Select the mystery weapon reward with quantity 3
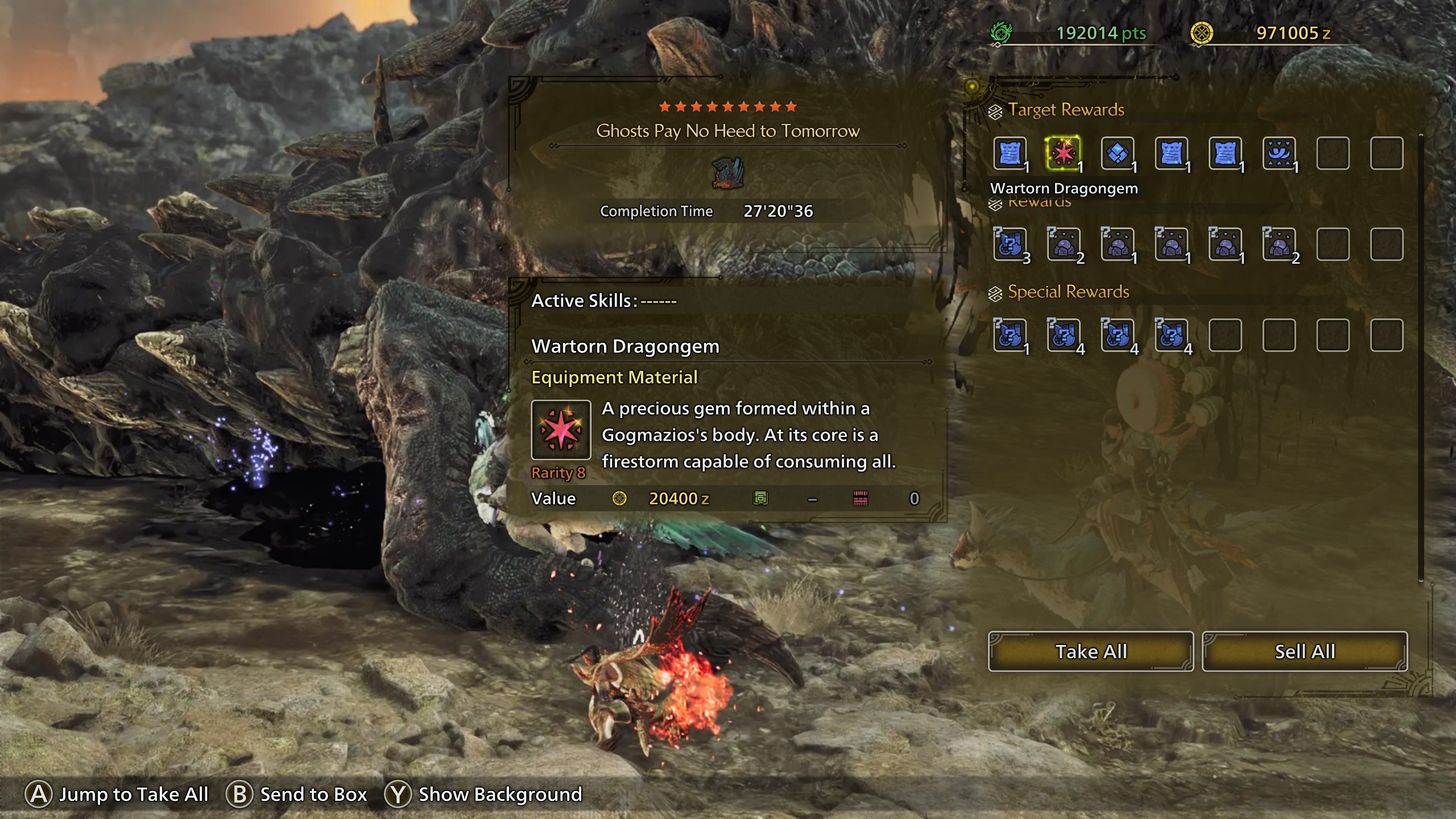The height and width of the screenshot is (819, 1456). click(1010, 245)
